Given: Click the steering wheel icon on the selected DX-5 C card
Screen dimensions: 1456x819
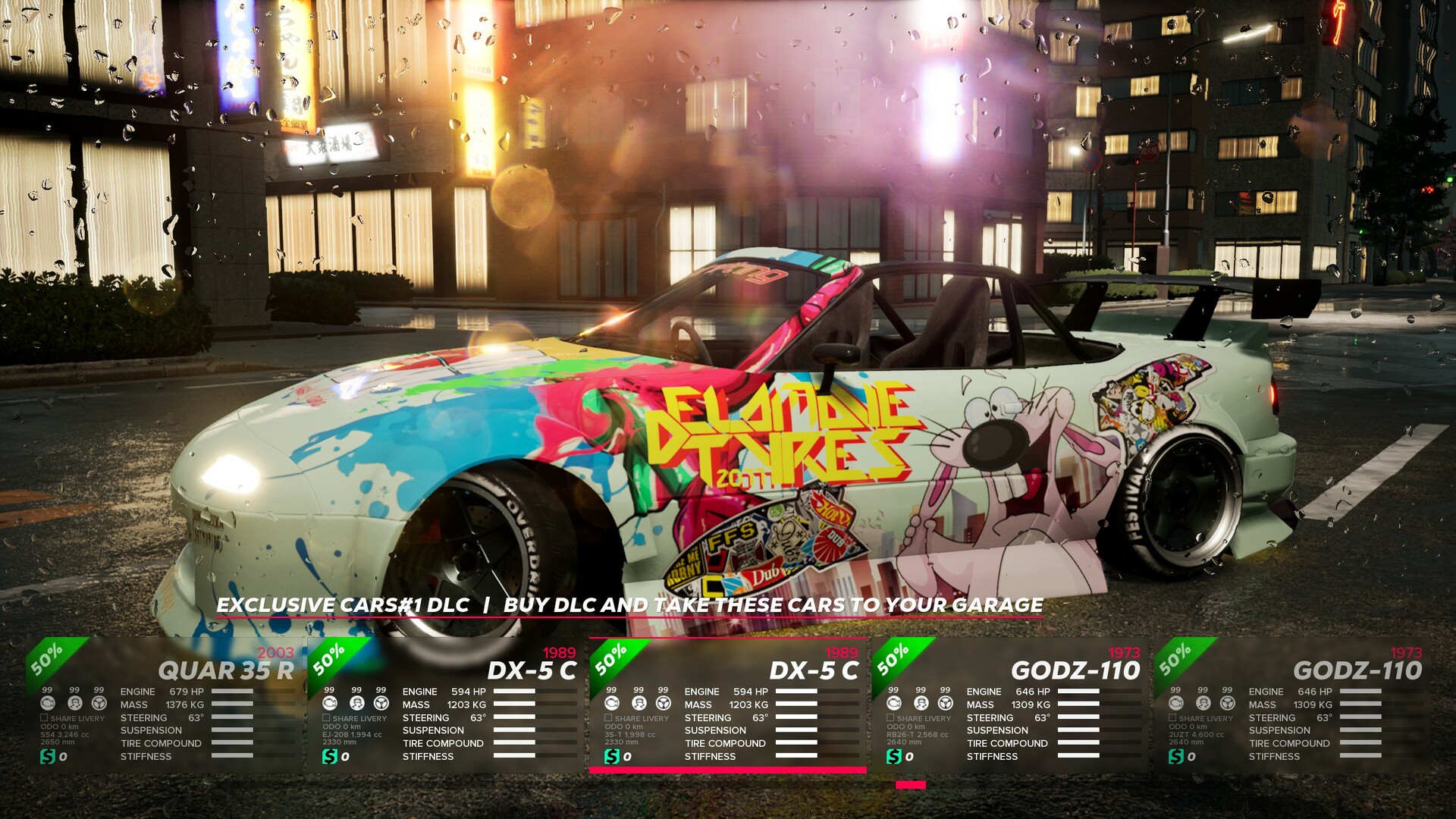Looking at the screenshot, I should 662,704.
